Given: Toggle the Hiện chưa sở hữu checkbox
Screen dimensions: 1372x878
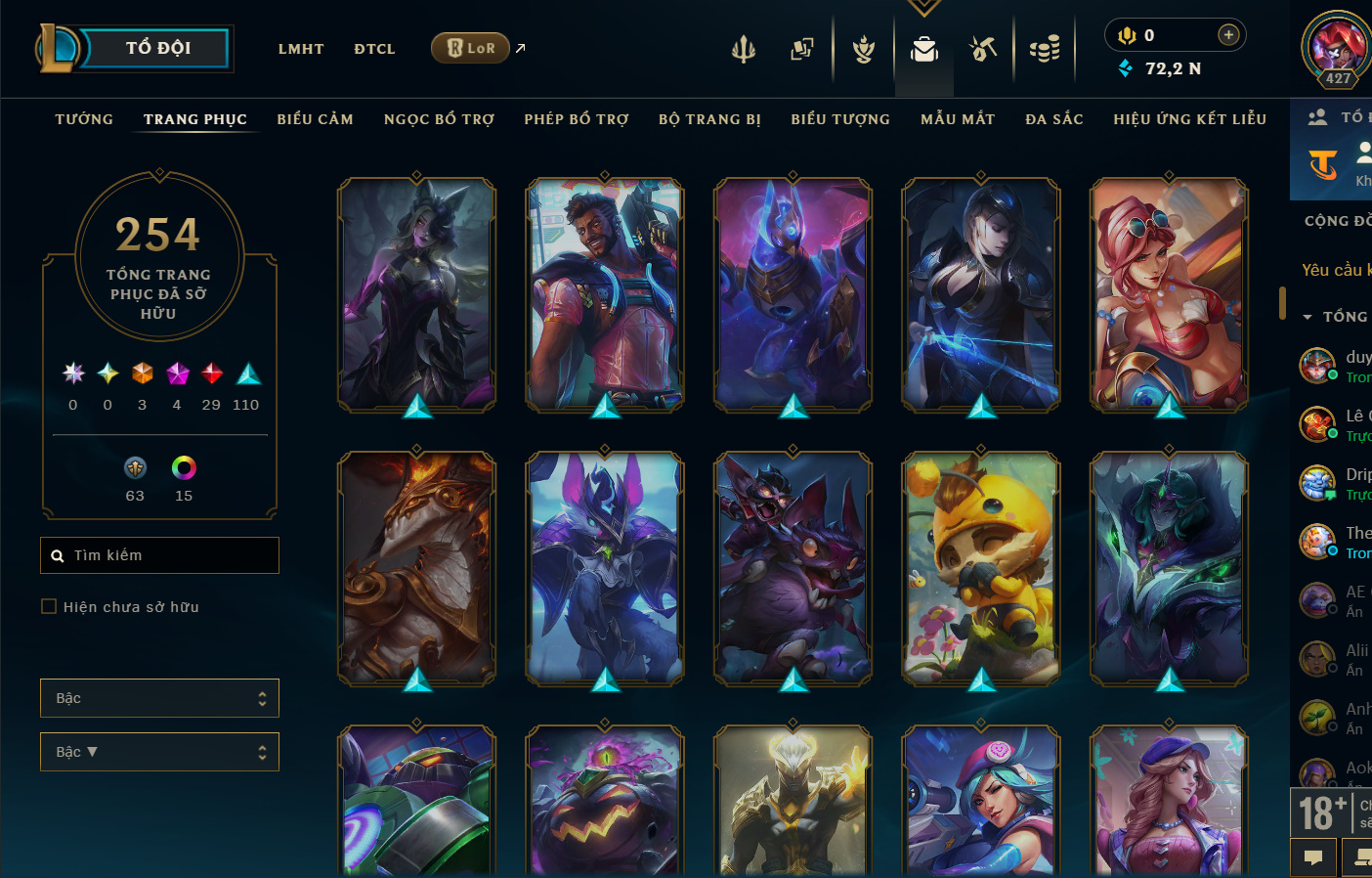Looking at the screenshot, I should click(49, 607).
